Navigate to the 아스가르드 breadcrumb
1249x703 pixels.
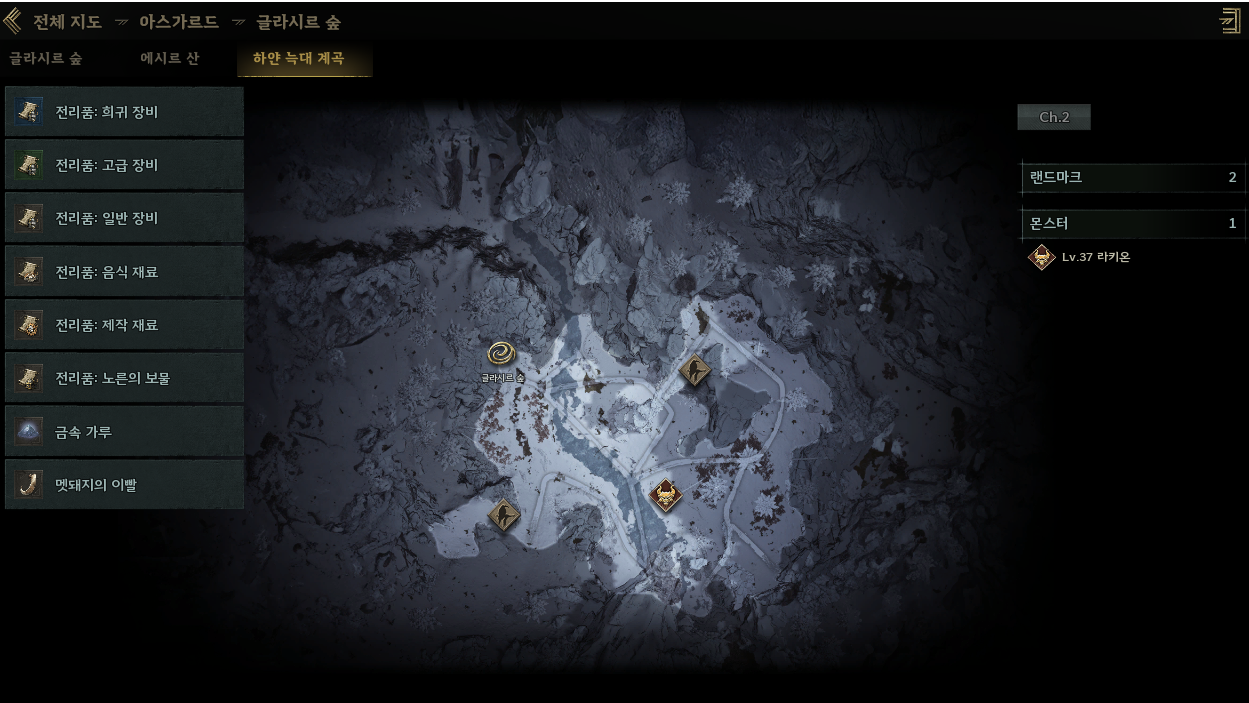coord(178,22)
